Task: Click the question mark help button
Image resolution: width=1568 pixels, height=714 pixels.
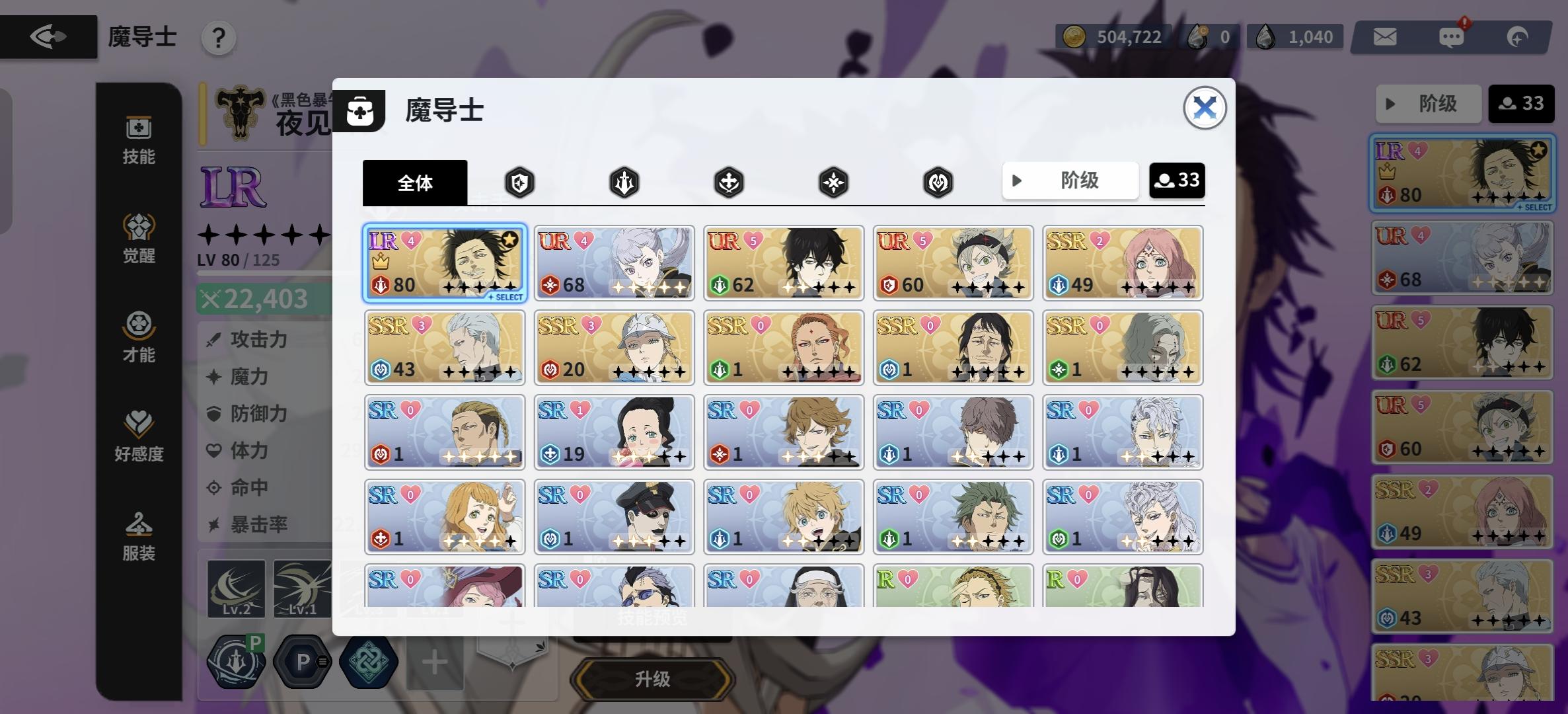Action: click(218, 38)
